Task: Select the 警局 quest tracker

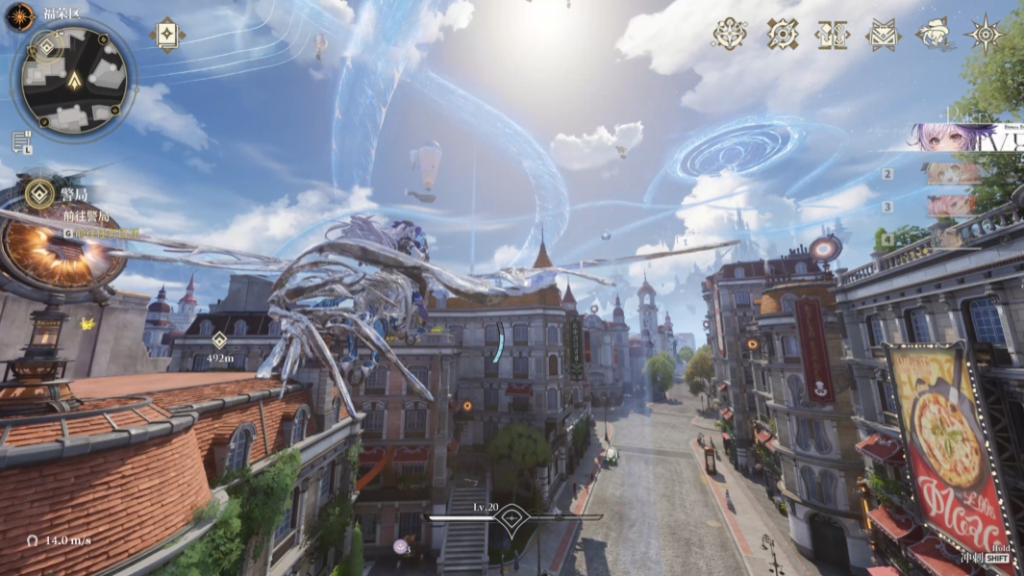Action: tap(40, 193)
